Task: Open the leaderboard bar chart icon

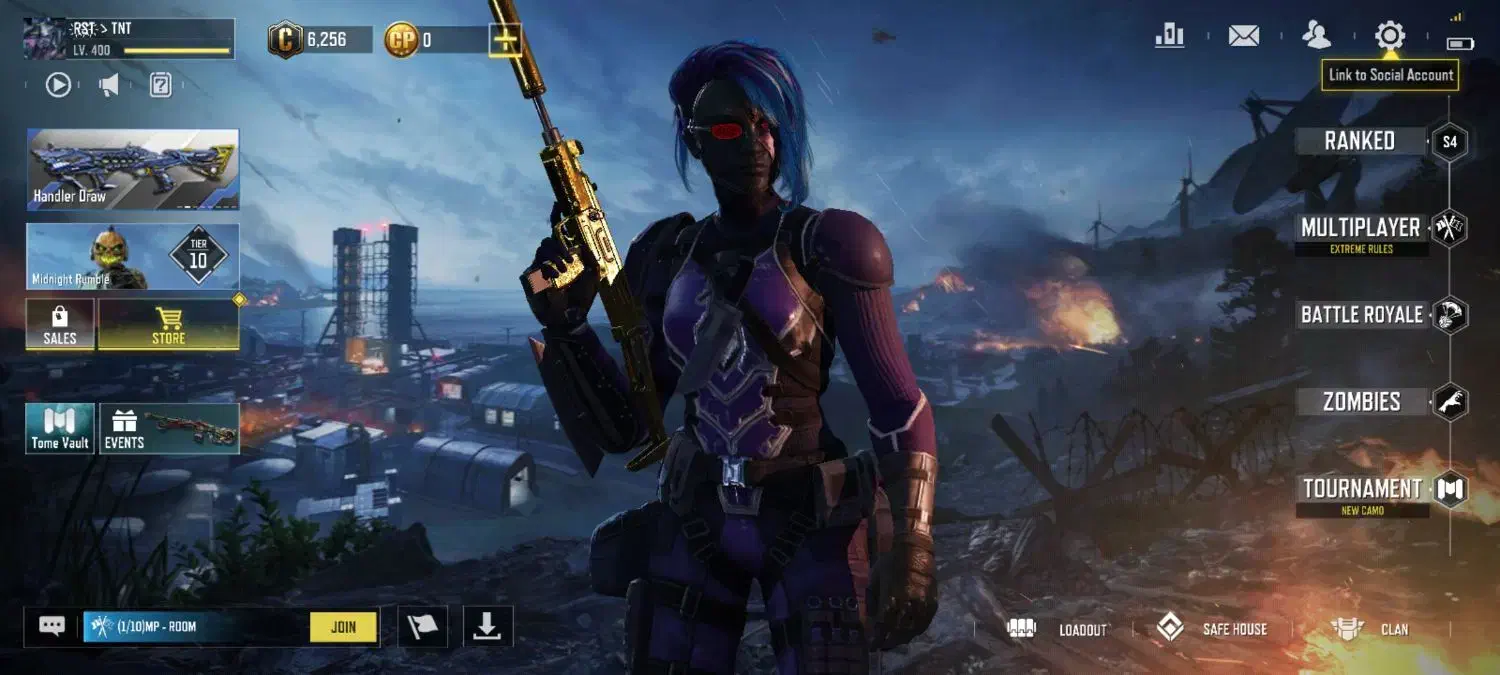Action: (1169, 36)
